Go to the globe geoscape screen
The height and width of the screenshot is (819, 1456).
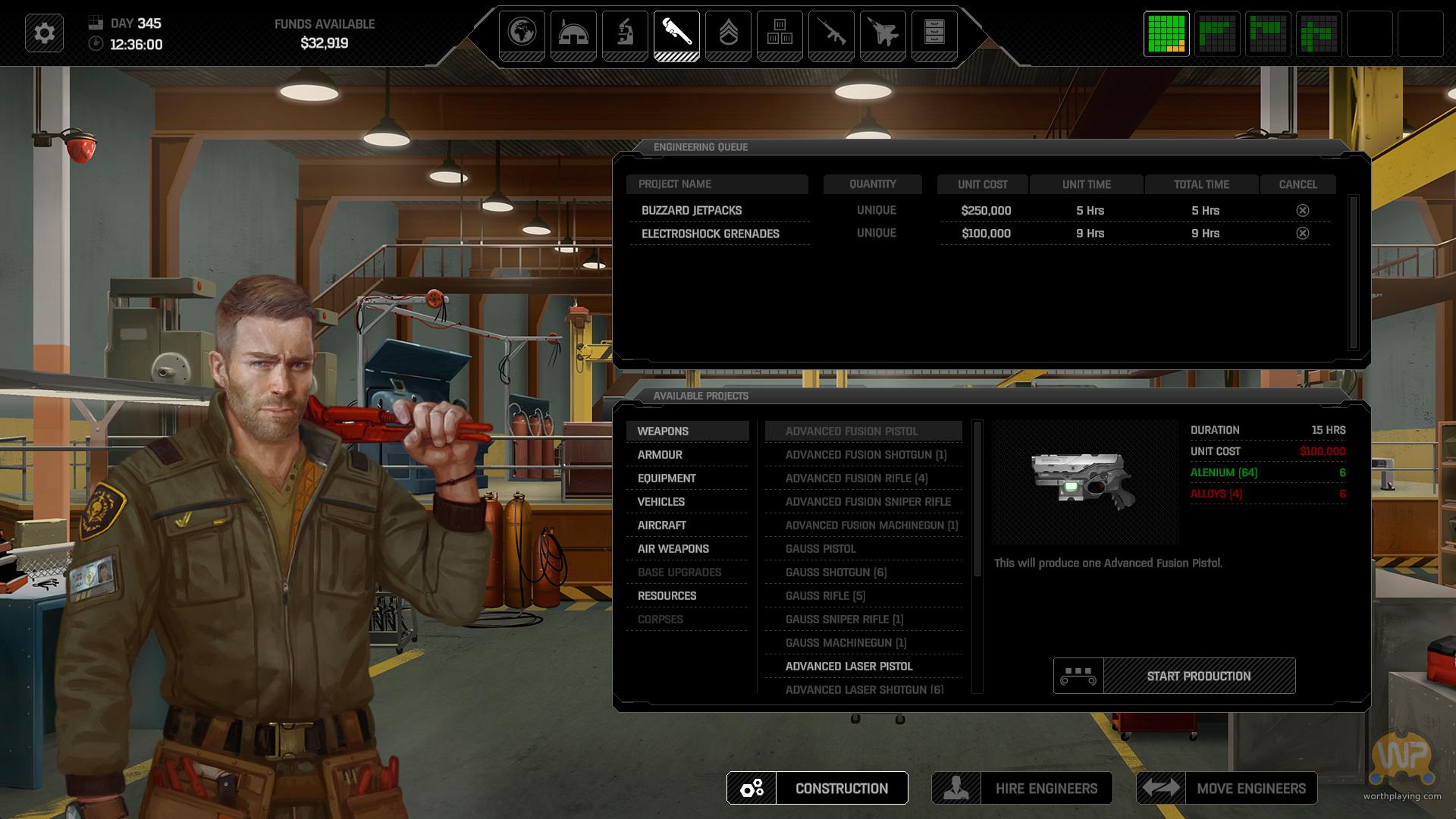point(522,33)
